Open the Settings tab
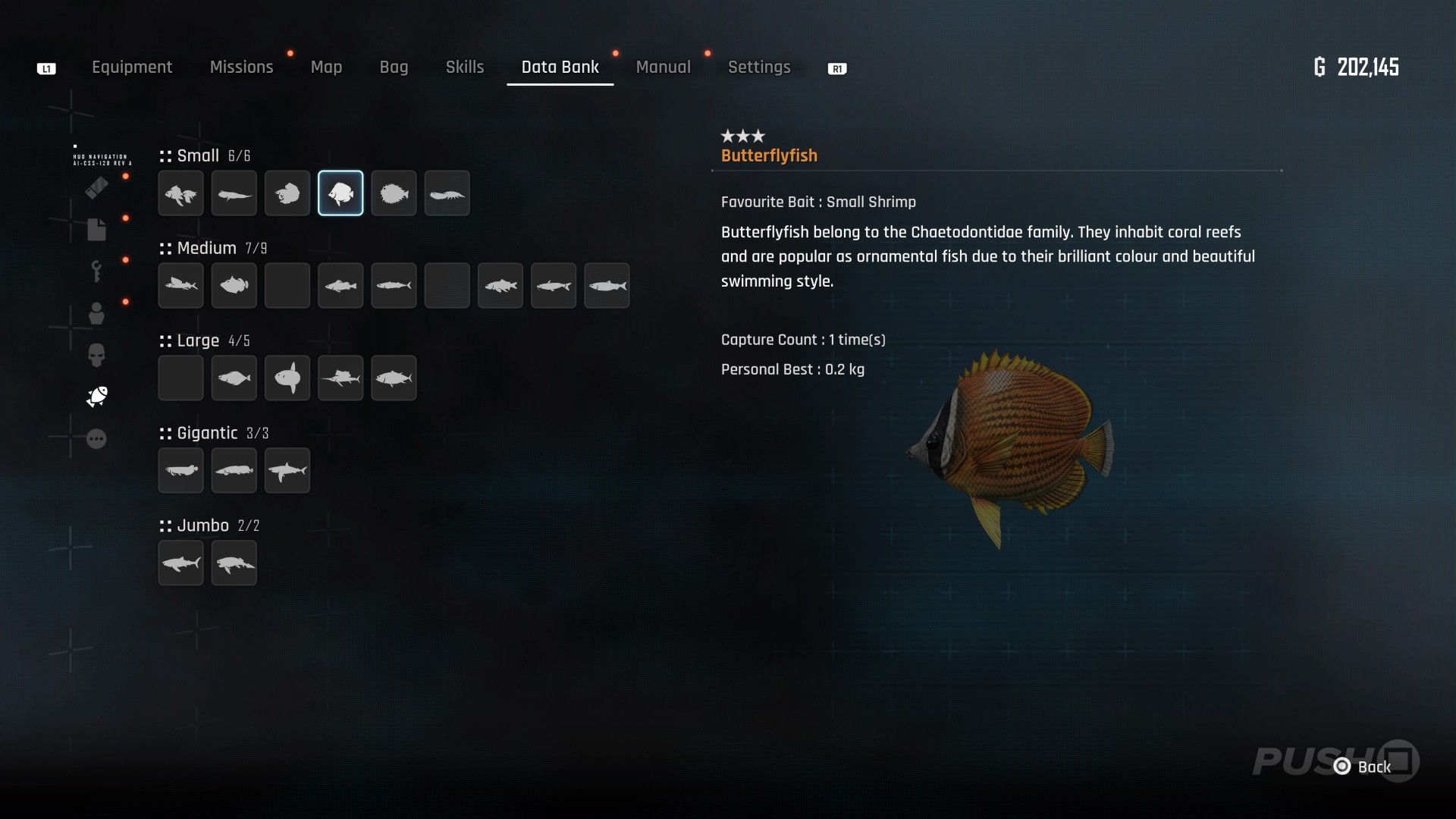Image resolution: width=1456 pixels, height=819 pixels. (759, 67)
